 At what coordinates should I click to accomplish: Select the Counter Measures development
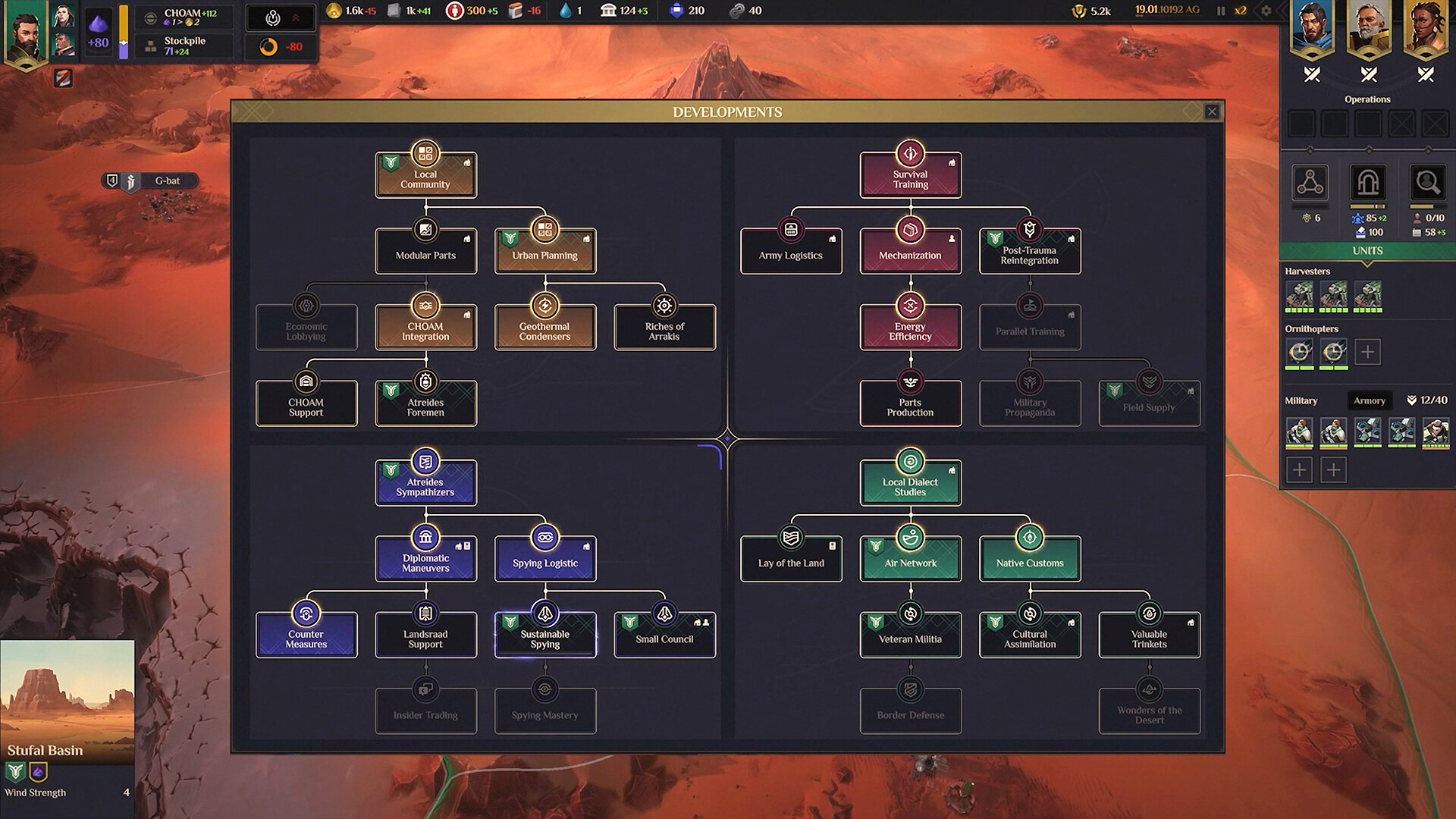[306, 635]
